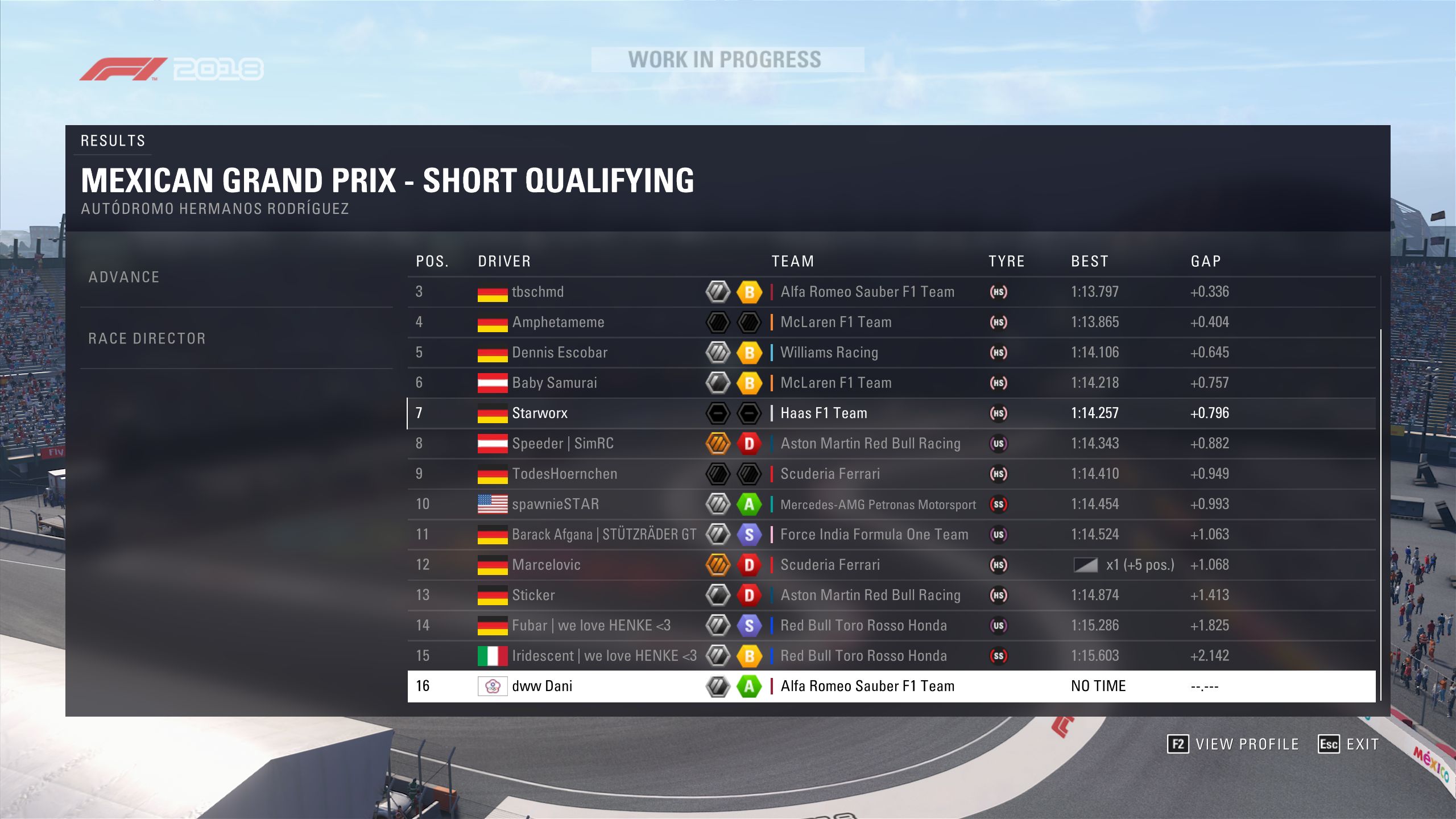1456x819 pixels.
Task: Select tbschmd's result row
Action: pos(537,292)
